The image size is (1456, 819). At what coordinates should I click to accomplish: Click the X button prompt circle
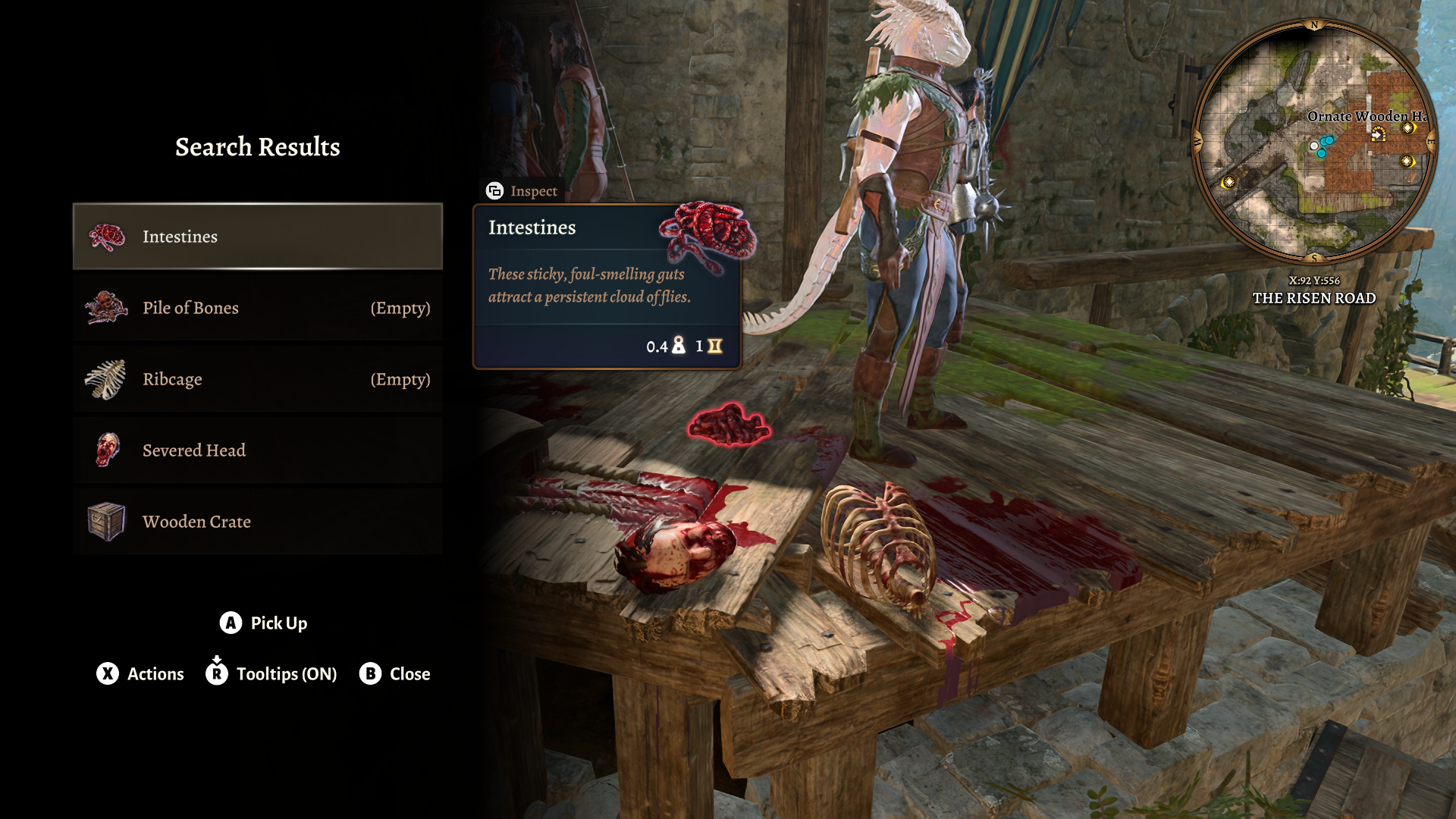tap(107, 673)
